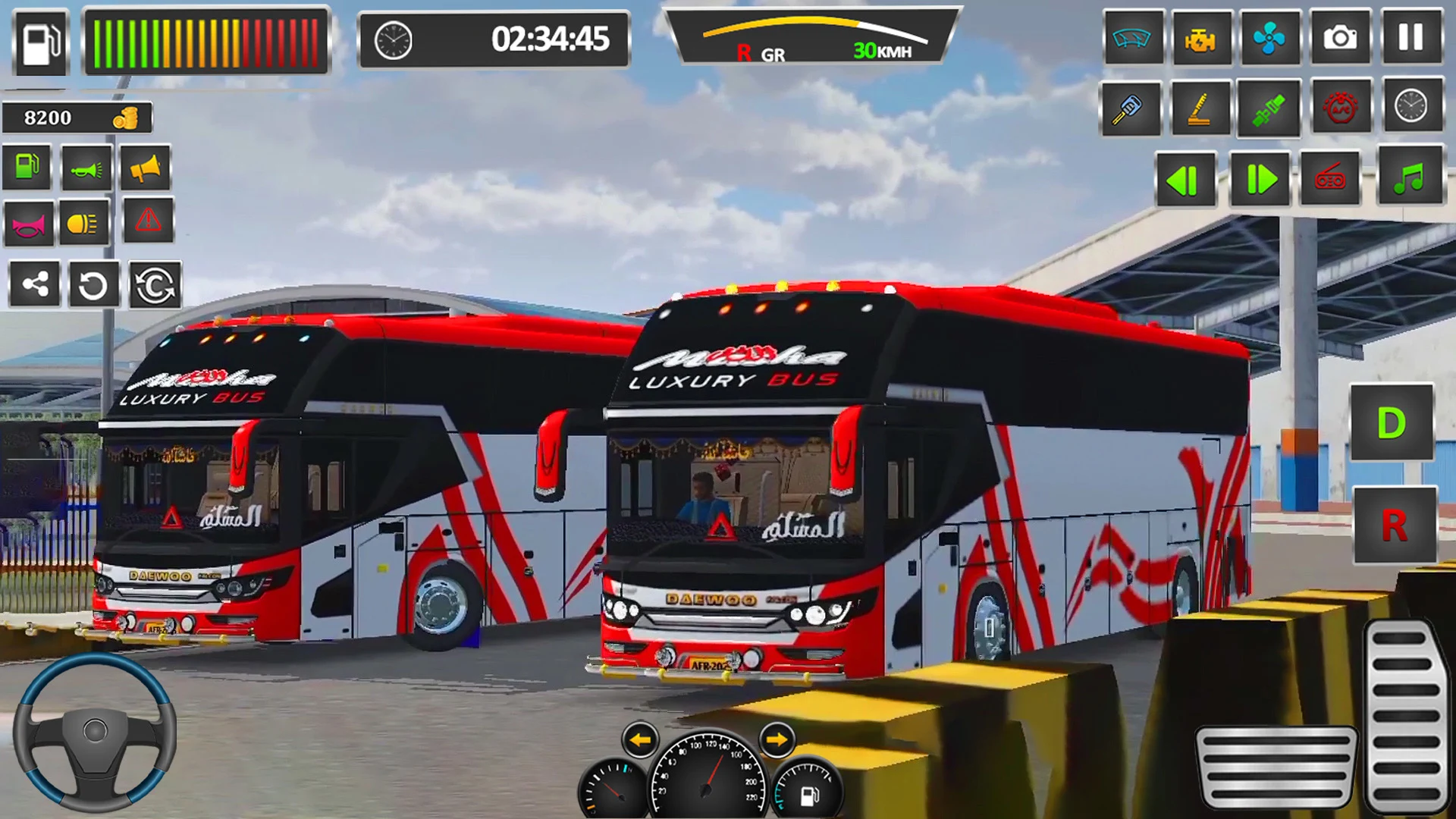
Task: Toggle the yellow headlights button
Action: (83, 223)
